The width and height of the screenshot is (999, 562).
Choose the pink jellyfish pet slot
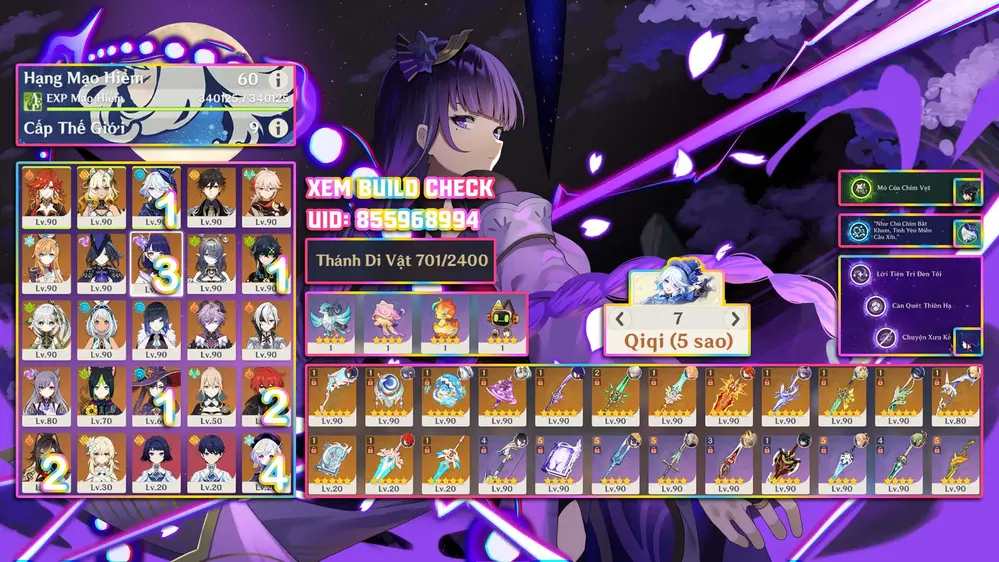[x=388, y=322]
